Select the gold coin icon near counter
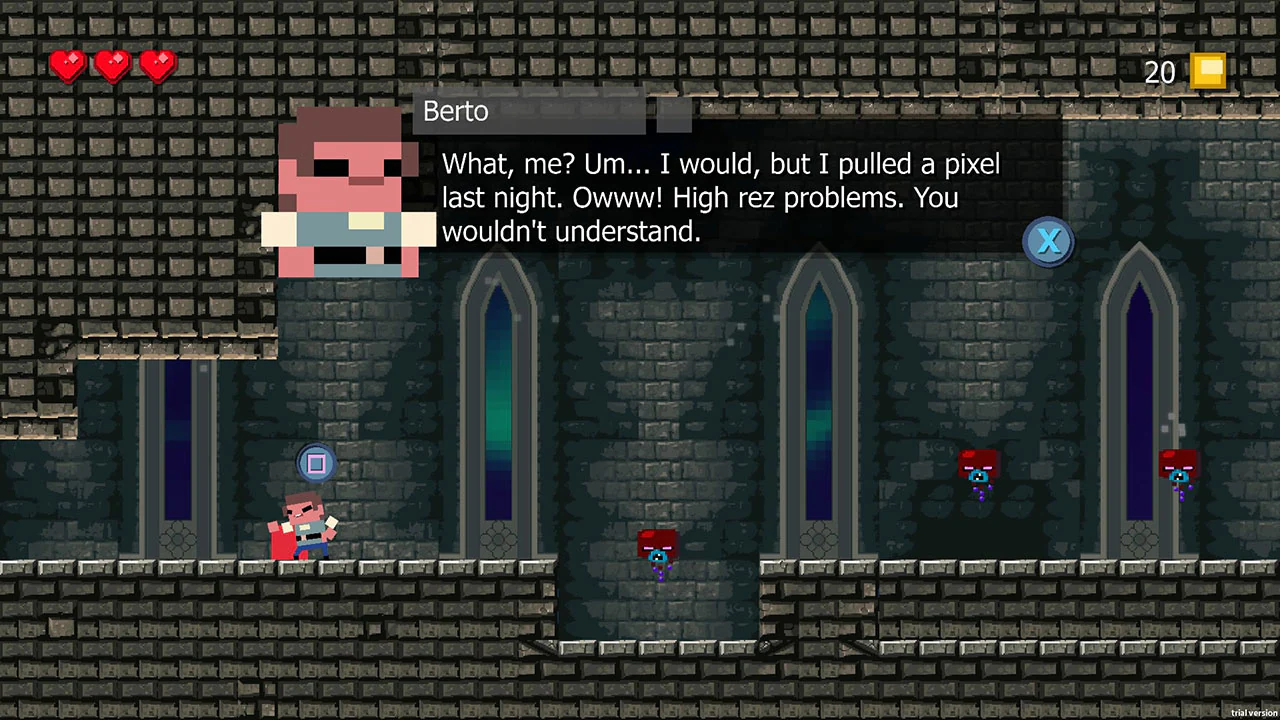The height and width of the screenshot is (720, 1280). [x=1208, y=70]
